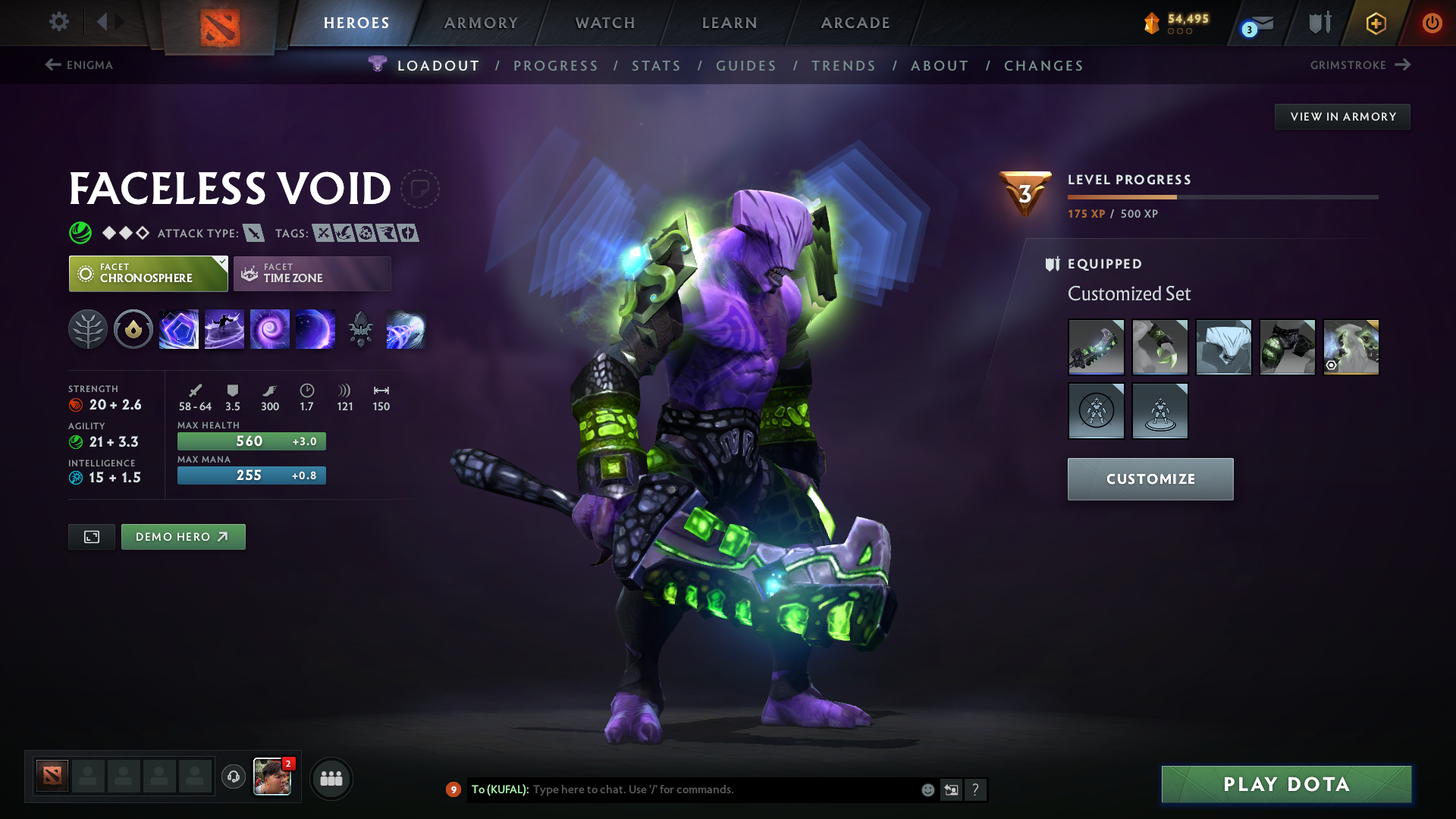Screen dimensions: 1456x819
Task: Click the settings gear icon
Action: point(59,23)
